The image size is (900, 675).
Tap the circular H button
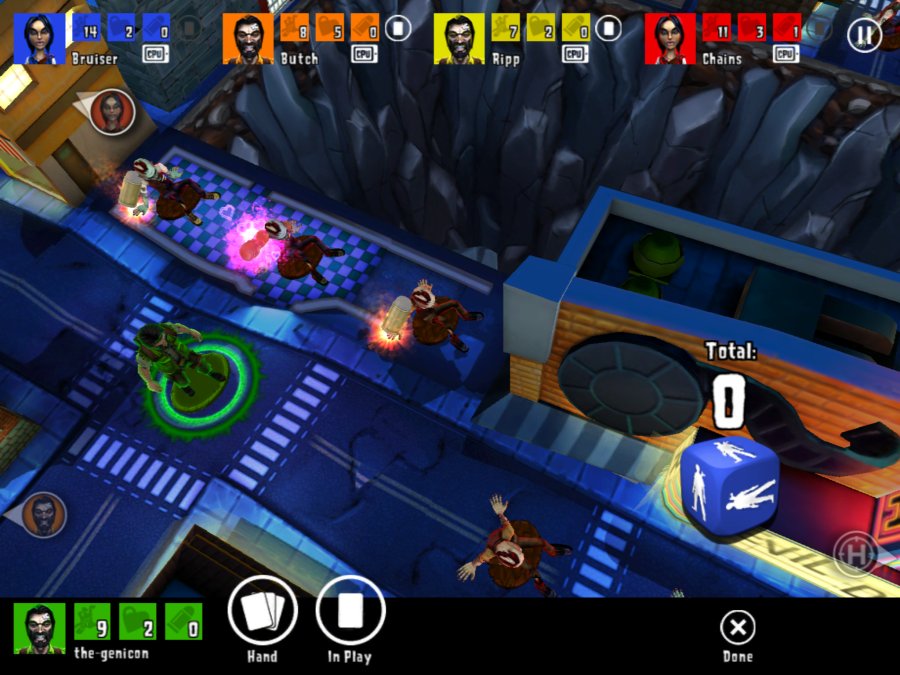point(855,552)
